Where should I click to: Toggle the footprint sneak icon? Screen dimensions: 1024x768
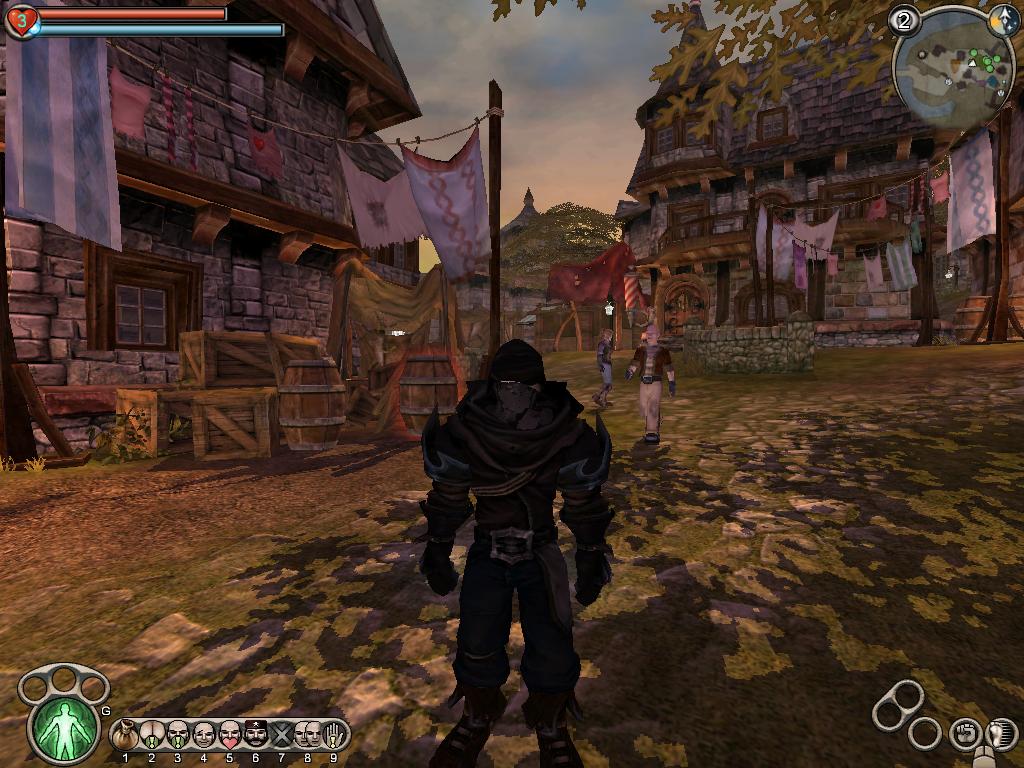1000,733
